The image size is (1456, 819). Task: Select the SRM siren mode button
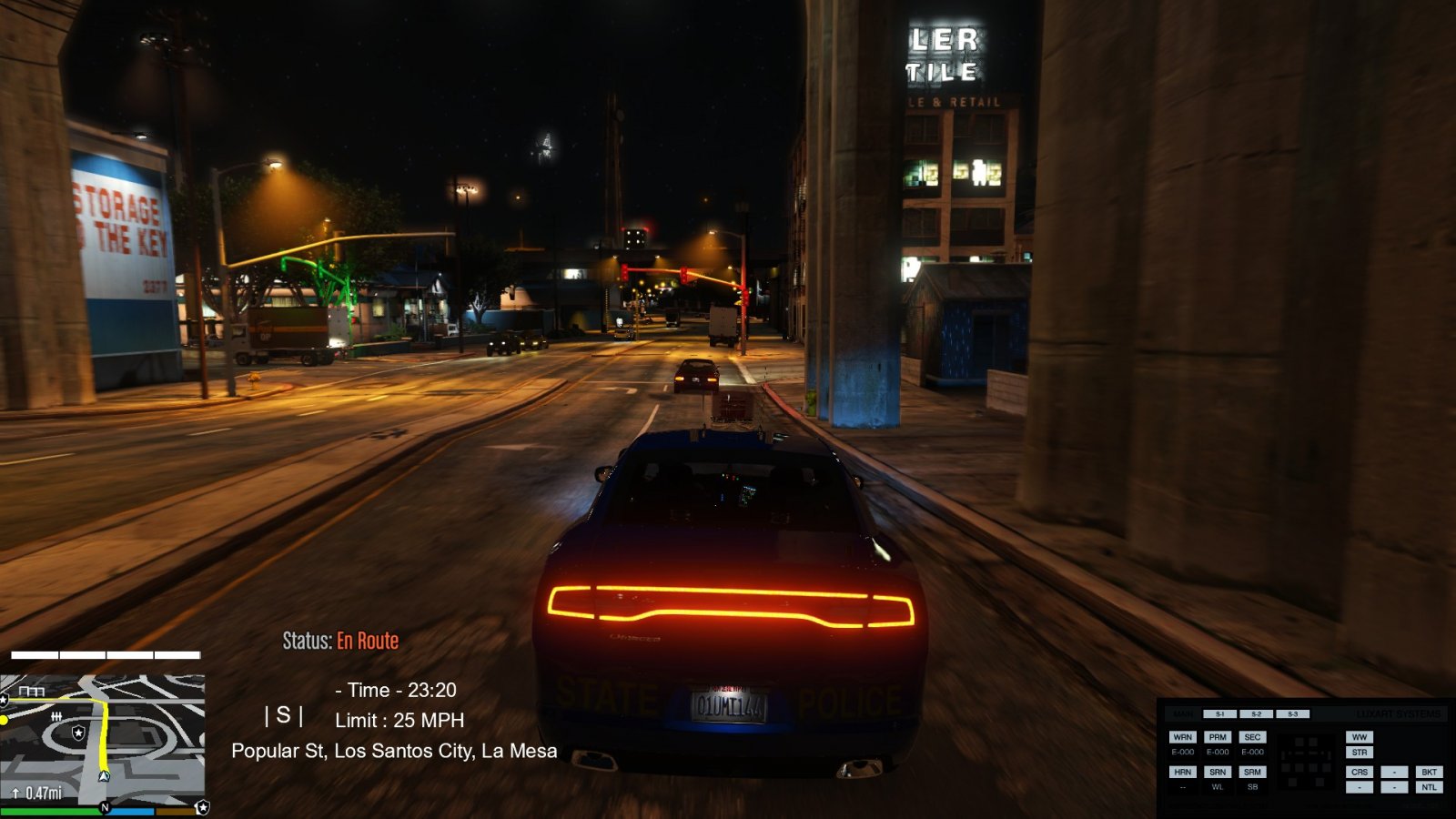pyautogui.click(x=1252, y=772)
